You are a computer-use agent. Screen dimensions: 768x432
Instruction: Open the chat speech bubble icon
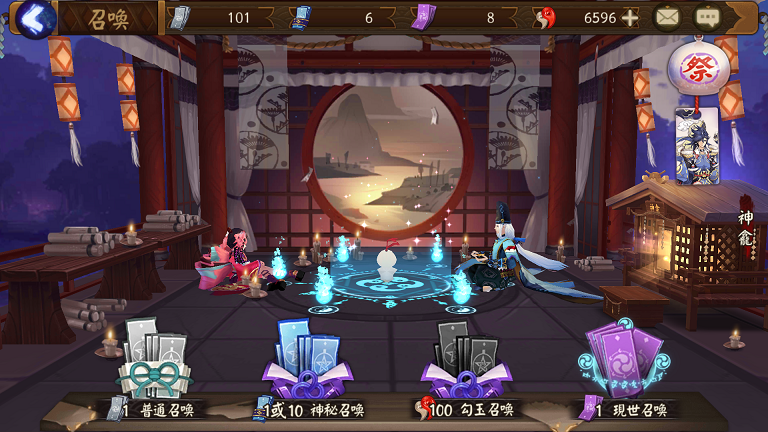pos(708,17)
